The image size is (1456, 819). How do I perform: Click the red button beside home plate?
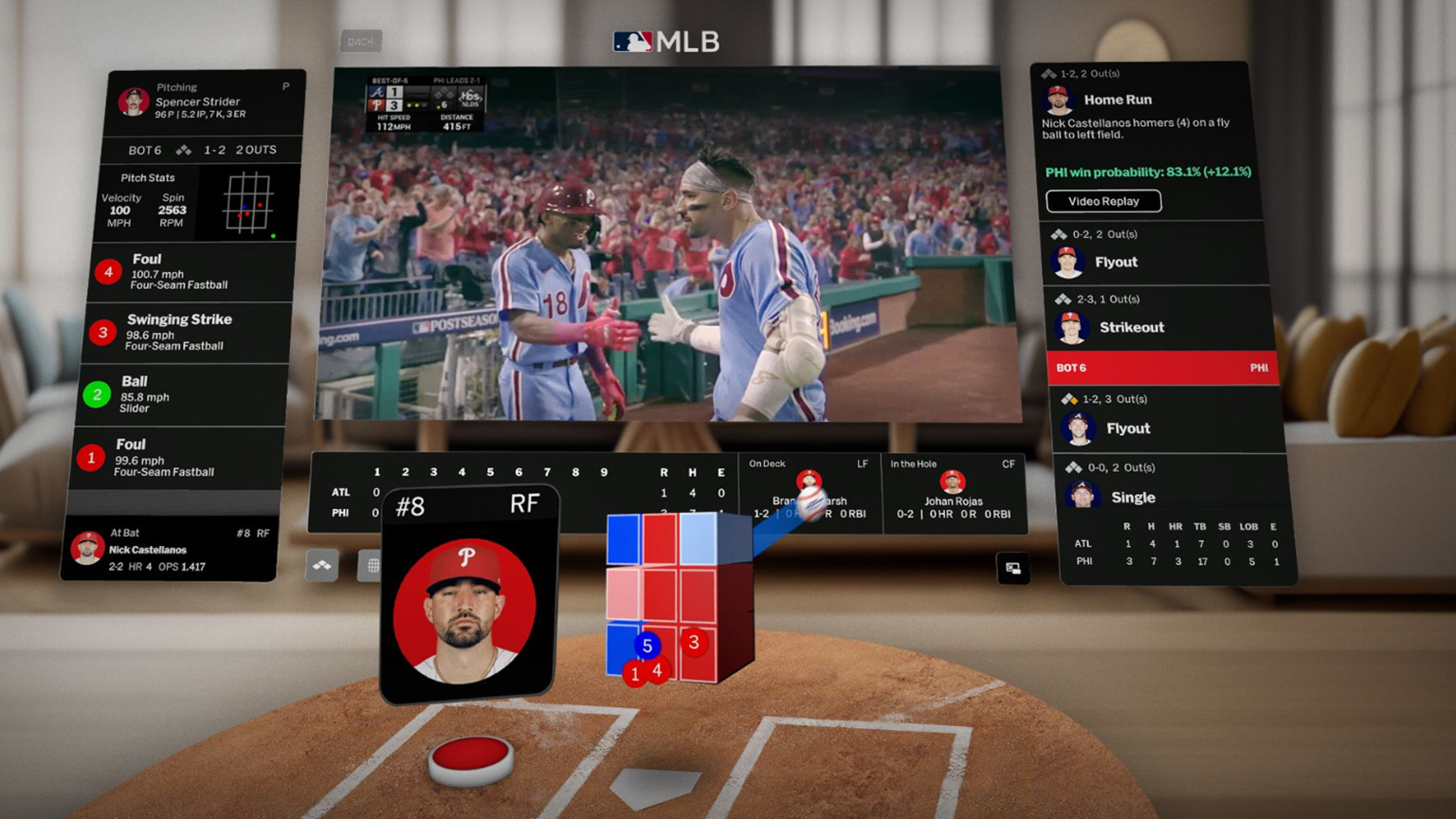click(471, 757)
